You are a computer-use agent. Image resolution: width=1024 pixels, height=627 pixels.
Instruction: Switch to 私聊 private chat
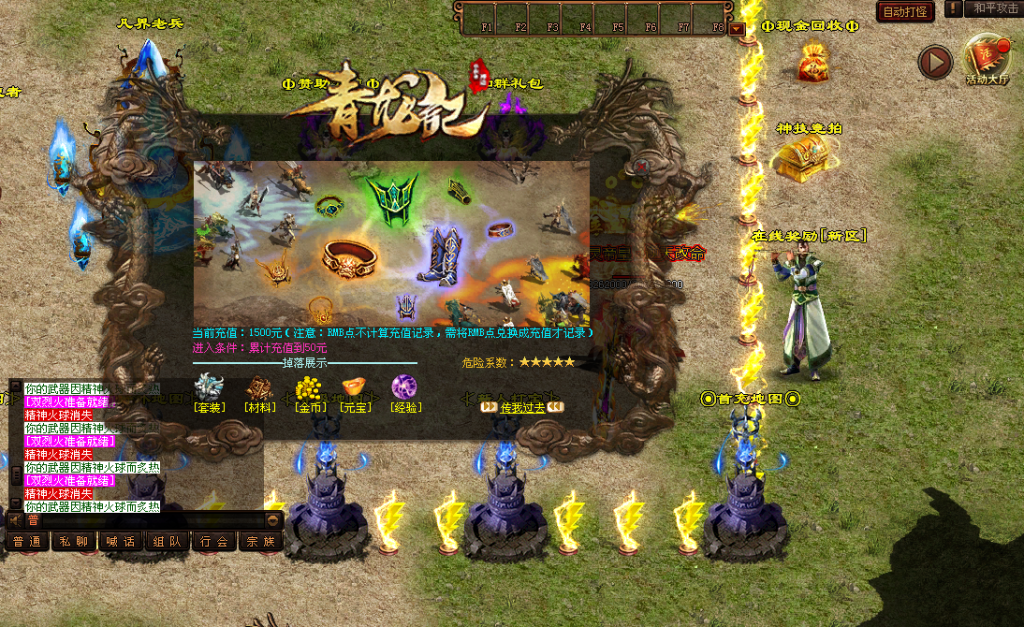point(74,542)
